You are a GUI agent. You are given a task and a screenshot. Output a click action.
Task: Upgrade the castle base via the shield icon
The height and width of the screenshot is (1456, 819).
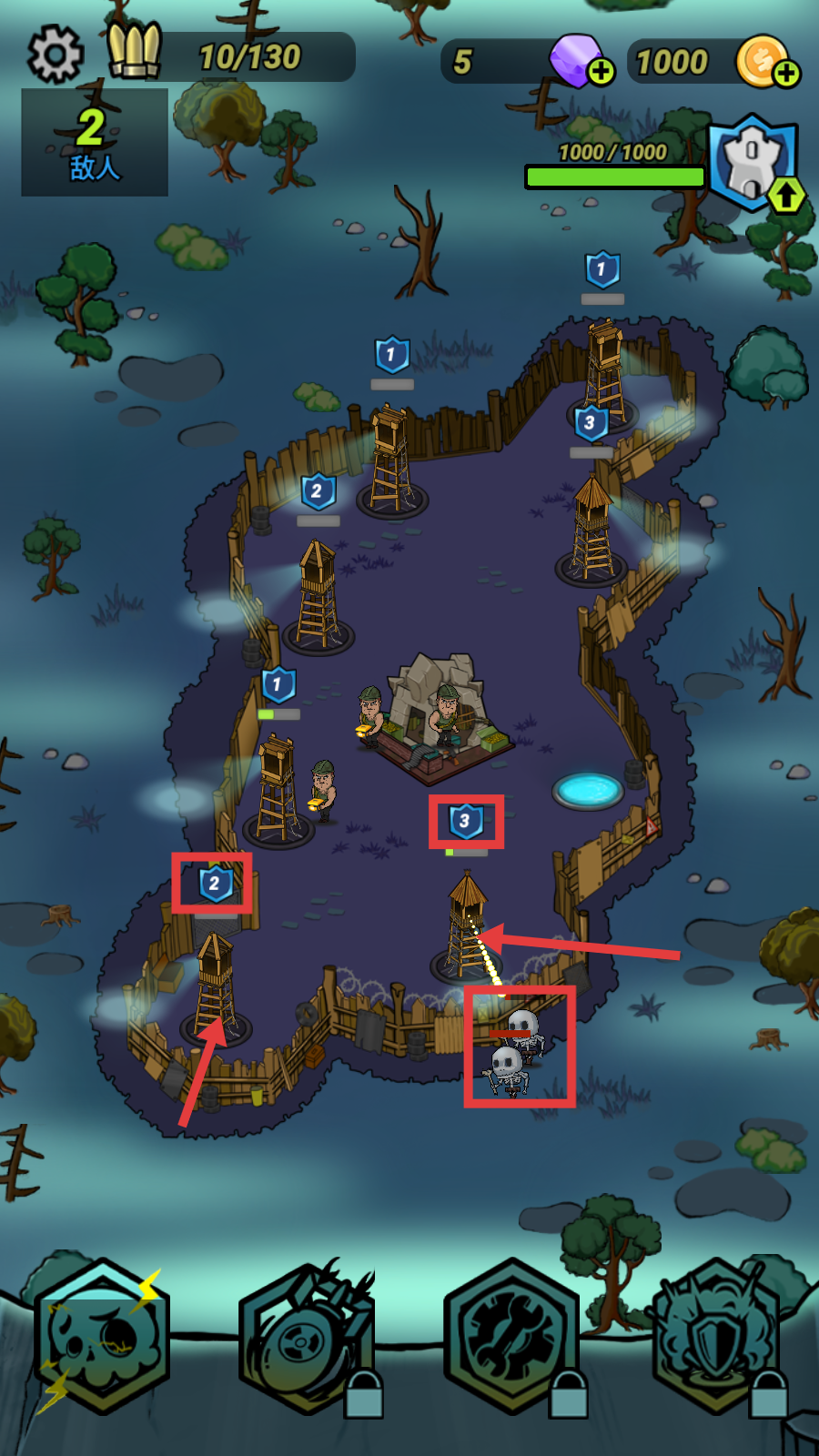pos(754,164)
